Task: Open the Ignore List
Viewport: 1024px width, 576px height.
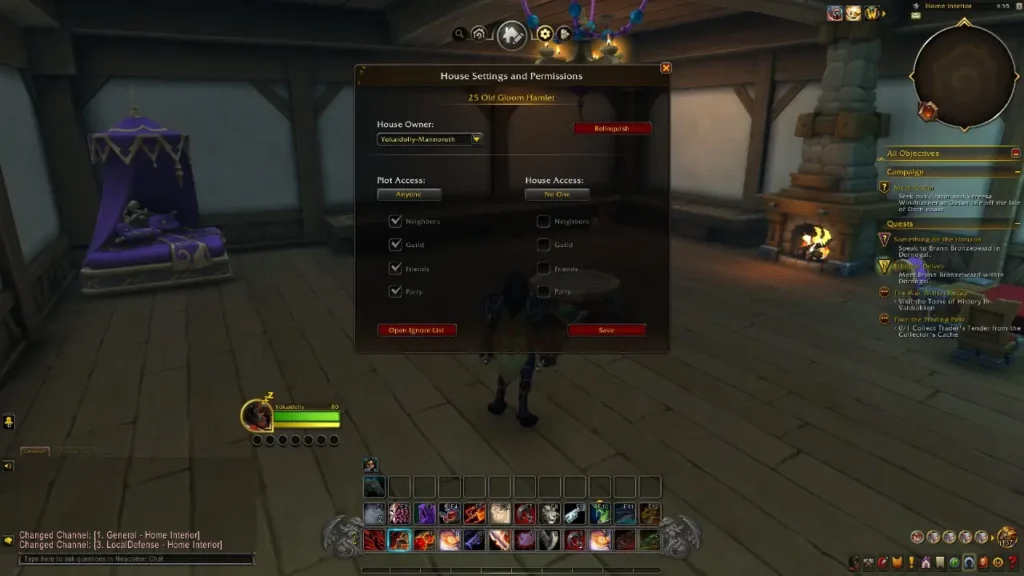Action: (x=417, y=330)
